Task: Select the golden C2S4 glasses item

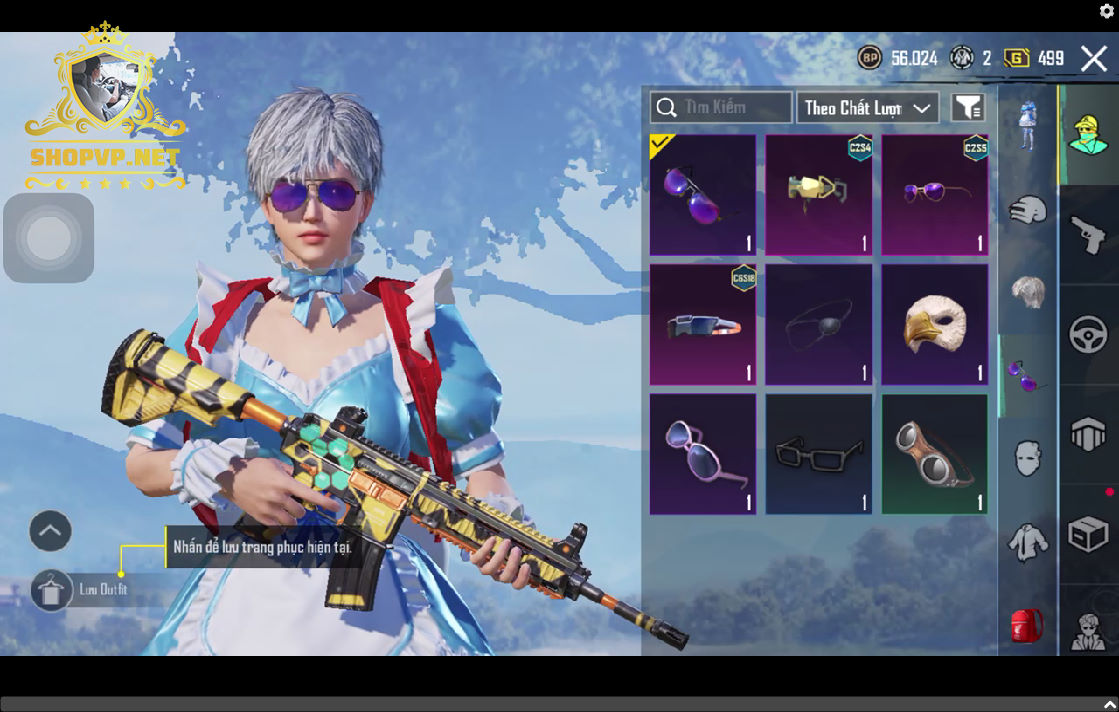Action: (819, 196)
